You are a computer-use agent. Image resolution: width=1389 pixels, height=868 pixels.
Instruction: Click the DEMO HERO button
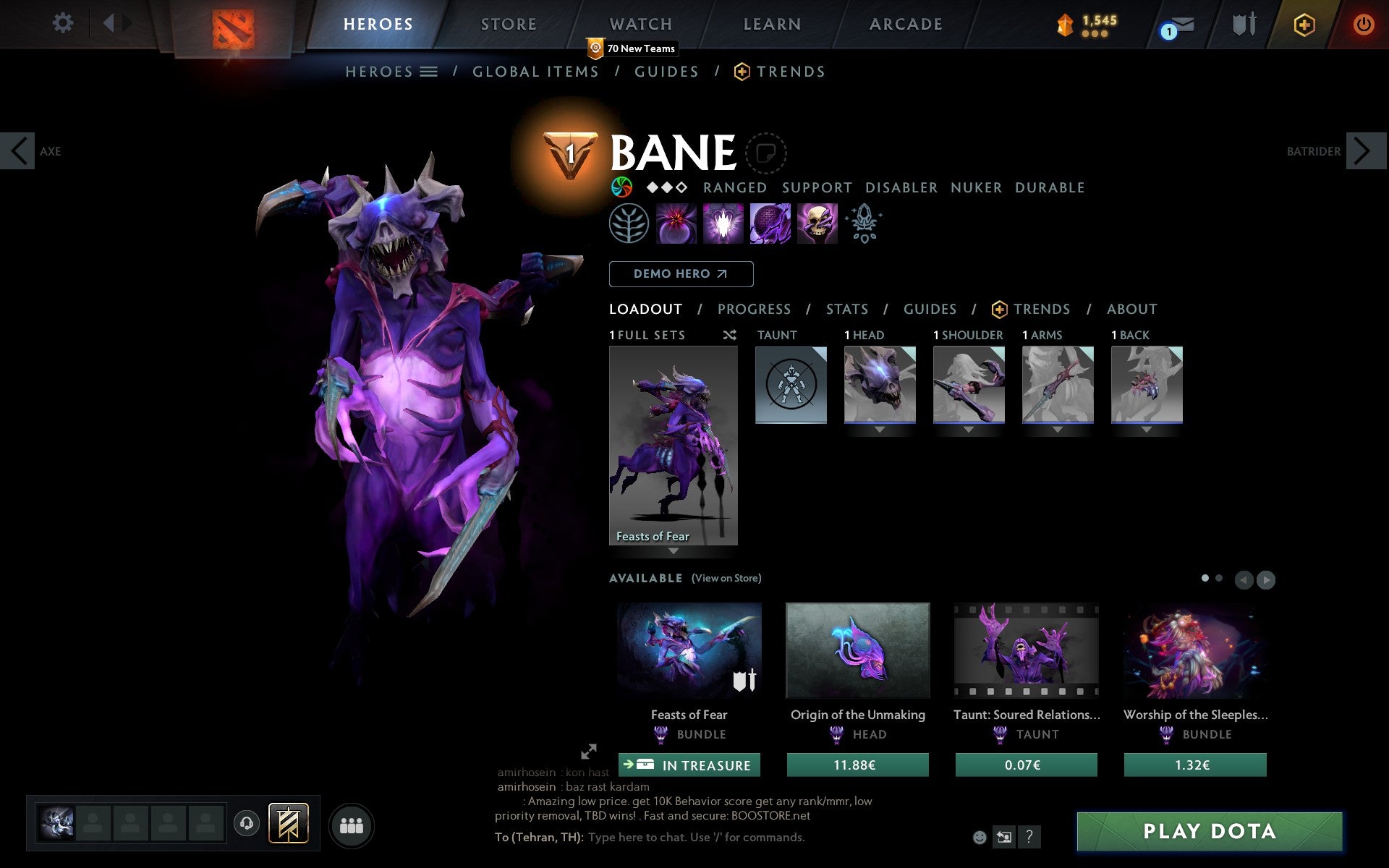681,274
